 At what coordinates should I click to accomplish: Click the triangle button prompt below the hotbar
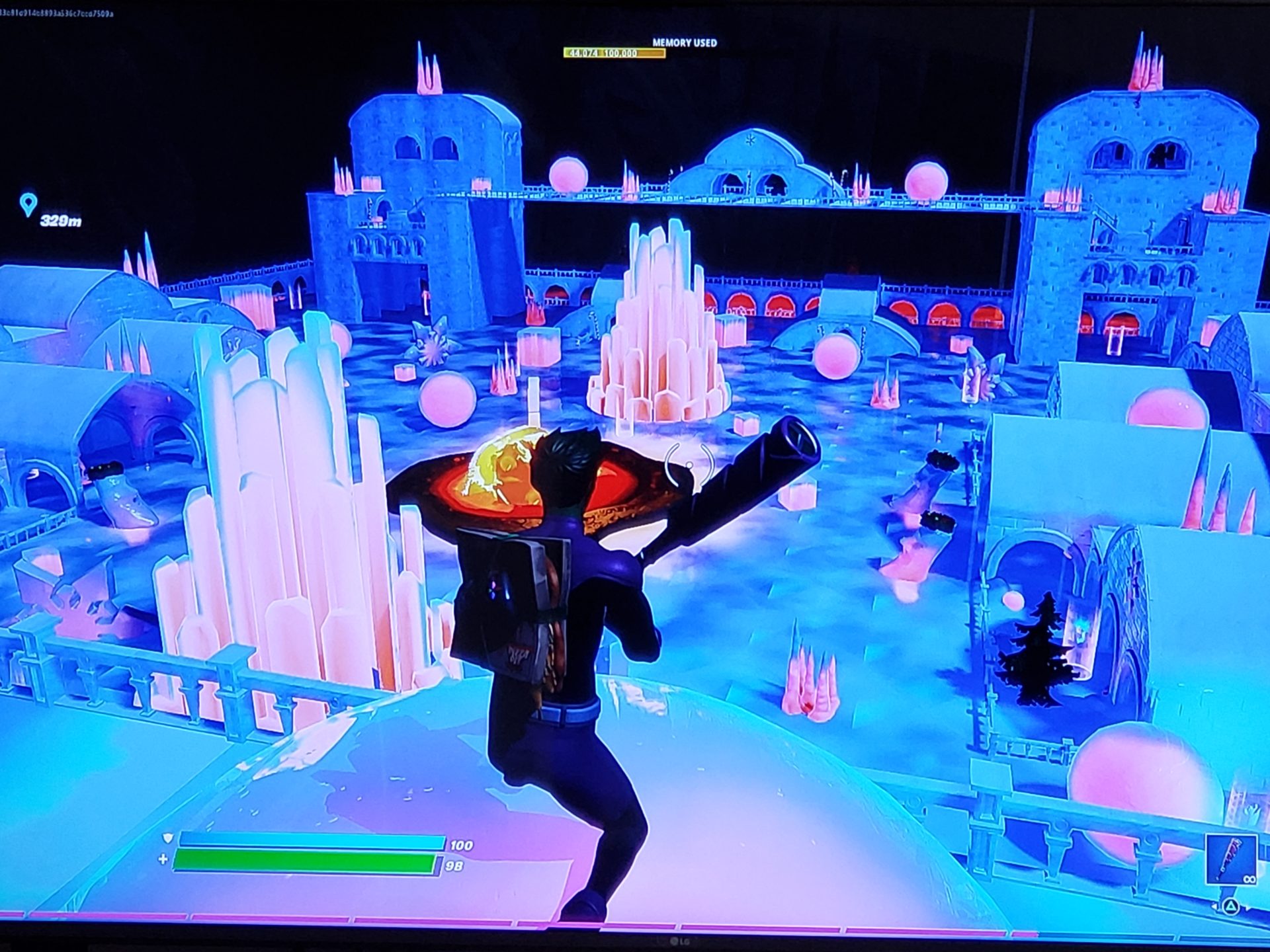point(1231,907)
